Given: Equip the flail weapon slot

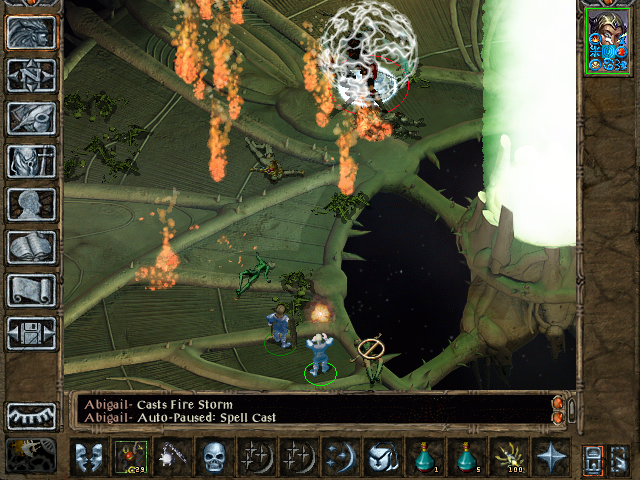Looking at the screenshot, I should [x=173, y=457].
